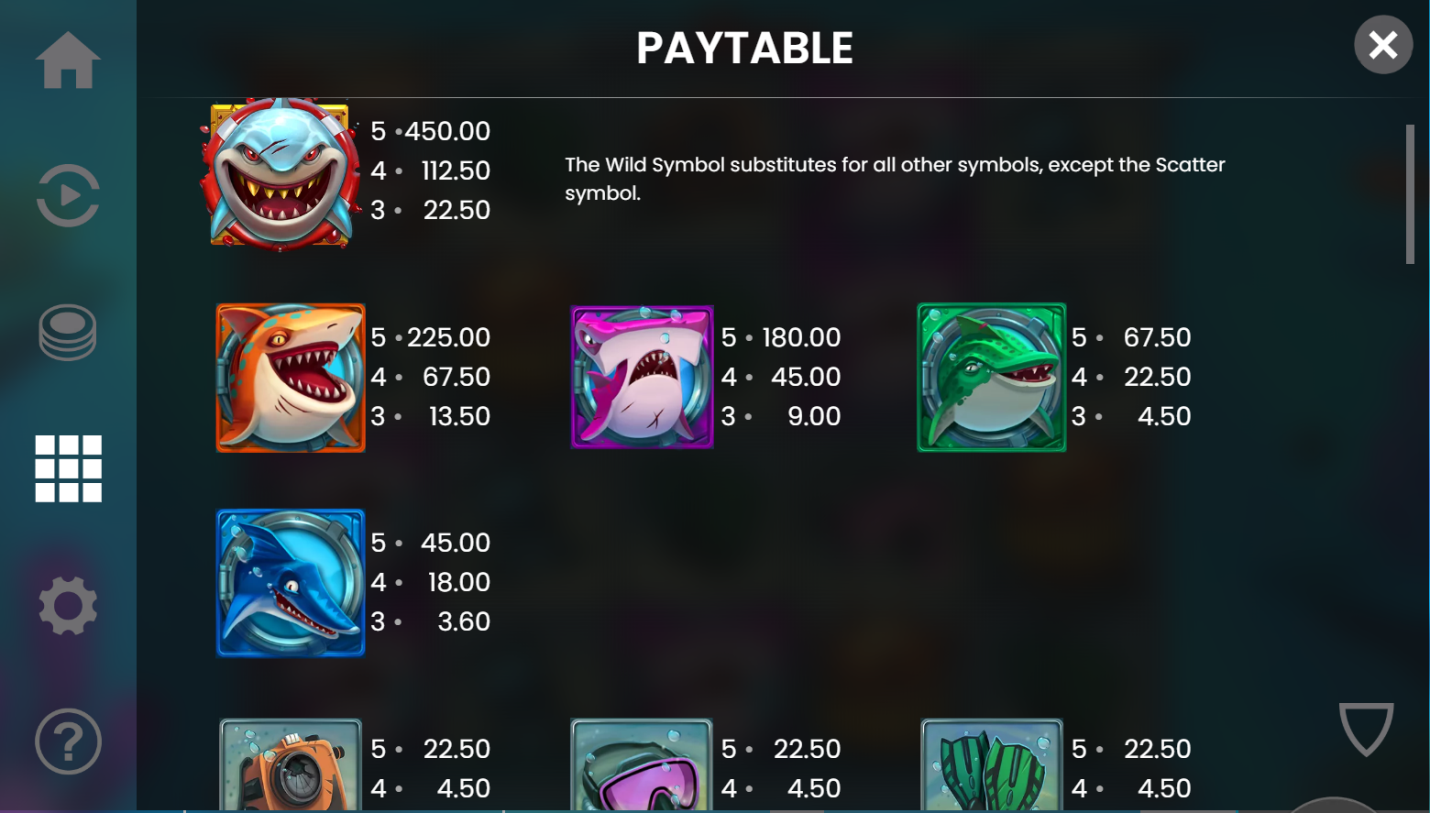Open the home screen via house icon
This screenshot has height=813, width=1430.
coord(67,62)
